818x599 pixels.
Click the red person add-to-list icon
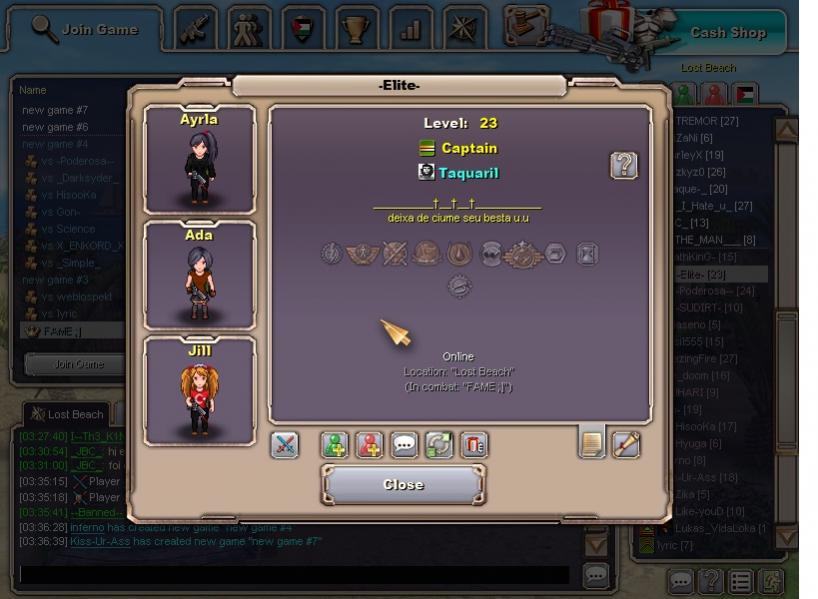370,445
